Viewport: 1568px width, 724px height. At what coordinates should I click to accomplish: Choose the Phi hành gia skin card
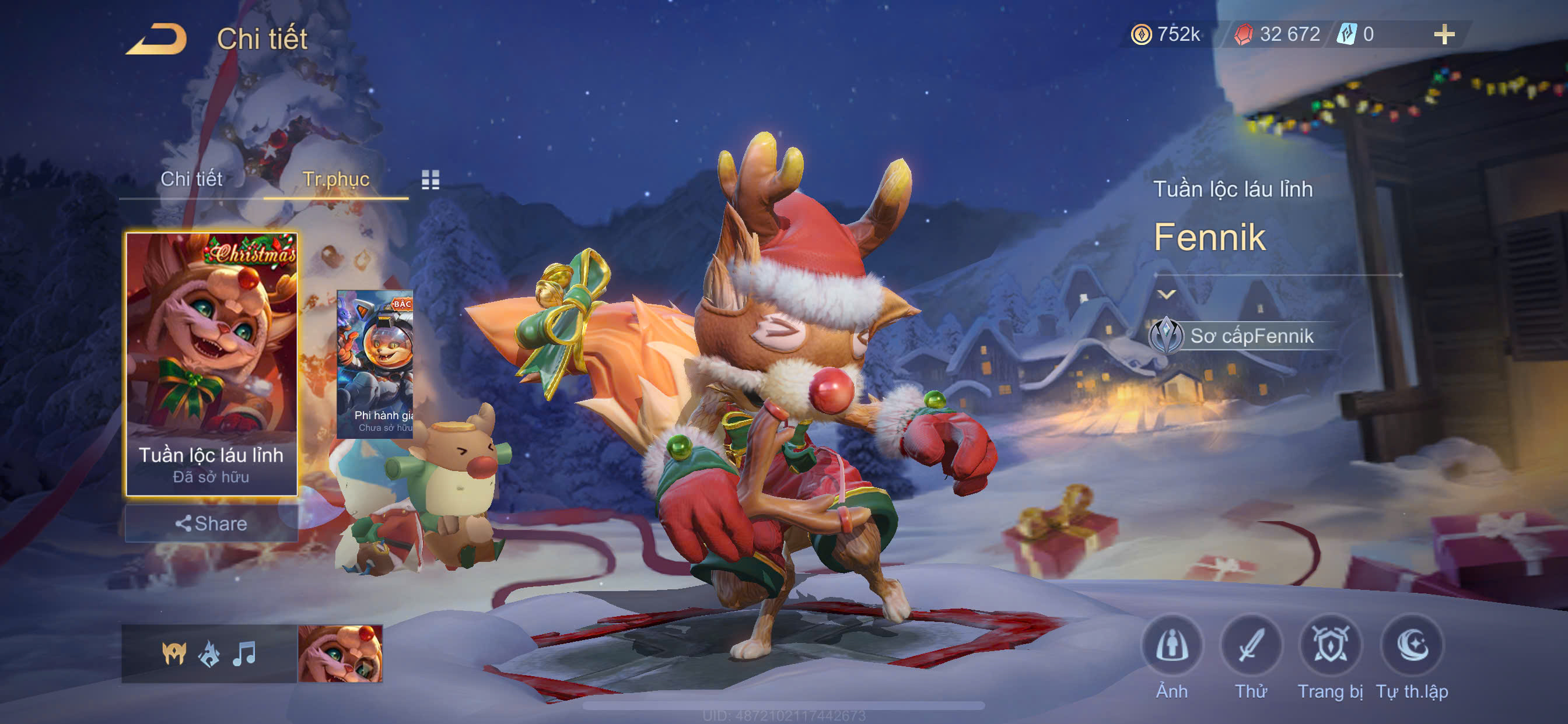pyautogui.click(x=375, y=364)
